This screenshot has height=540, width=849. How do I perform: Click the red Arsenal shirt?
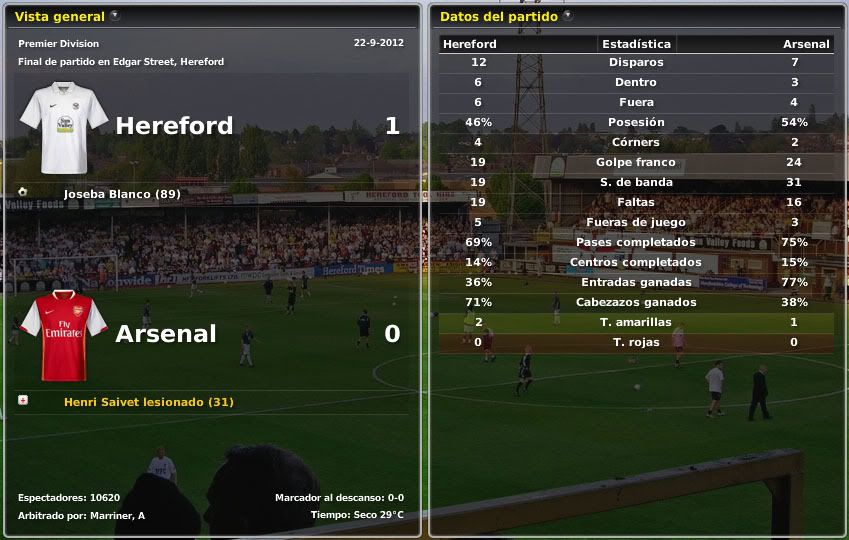coord(64,335)
